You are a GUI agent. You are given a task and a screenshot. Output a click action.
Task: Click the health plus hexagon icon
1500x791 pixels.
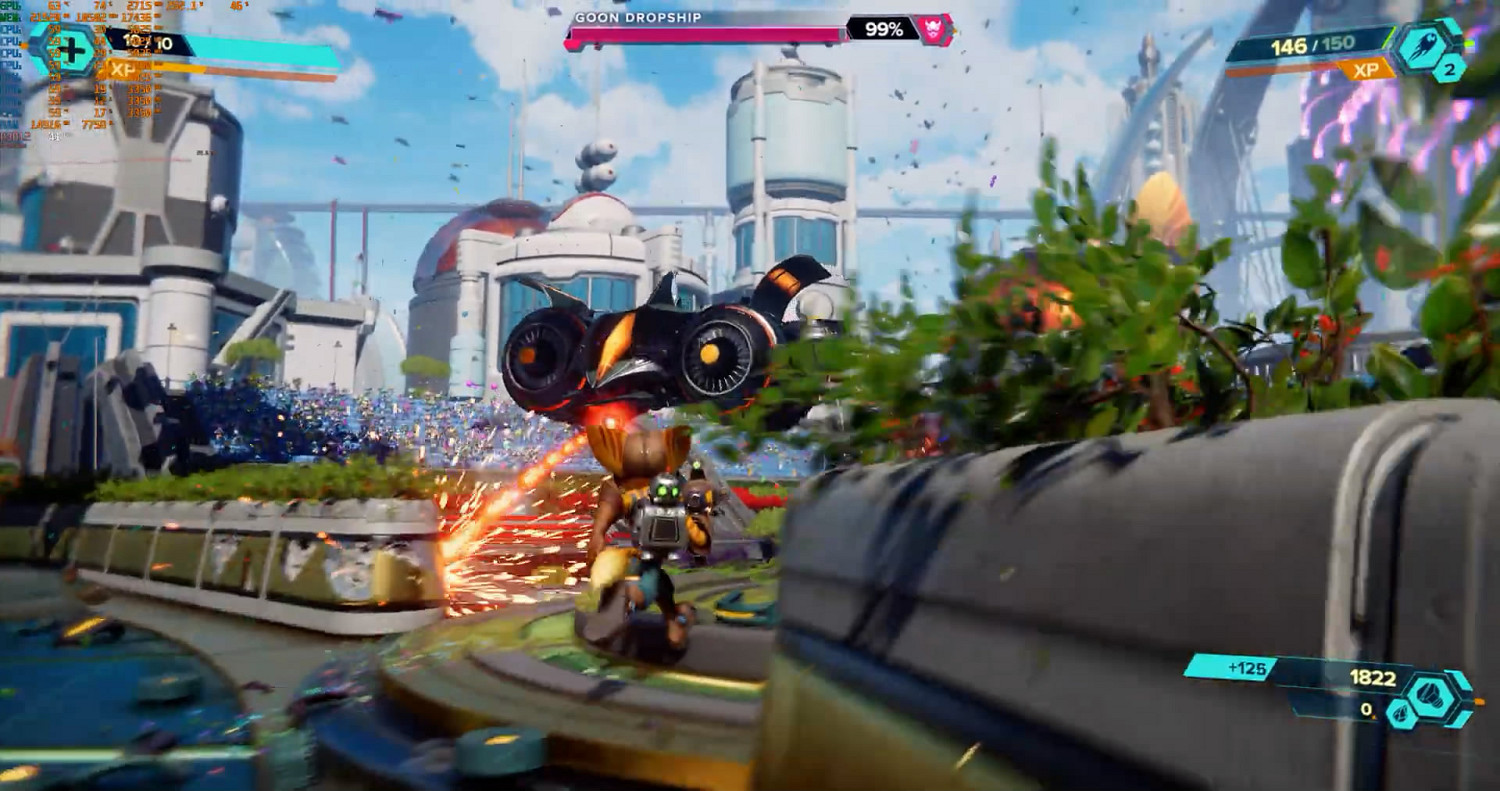(x=70, y=47)
